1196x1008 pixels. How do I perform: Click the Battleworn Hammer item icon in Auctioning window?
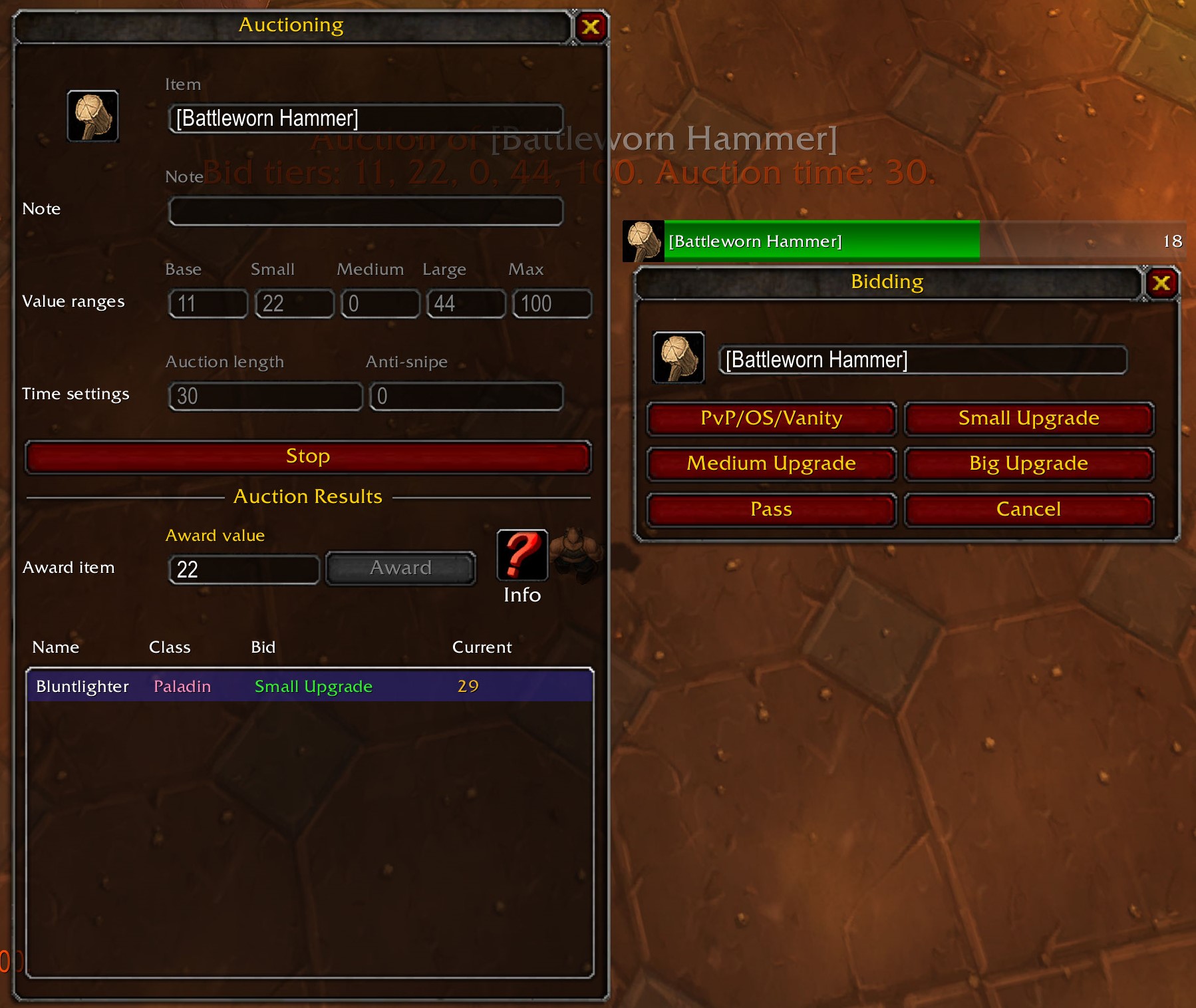[92, 116]
